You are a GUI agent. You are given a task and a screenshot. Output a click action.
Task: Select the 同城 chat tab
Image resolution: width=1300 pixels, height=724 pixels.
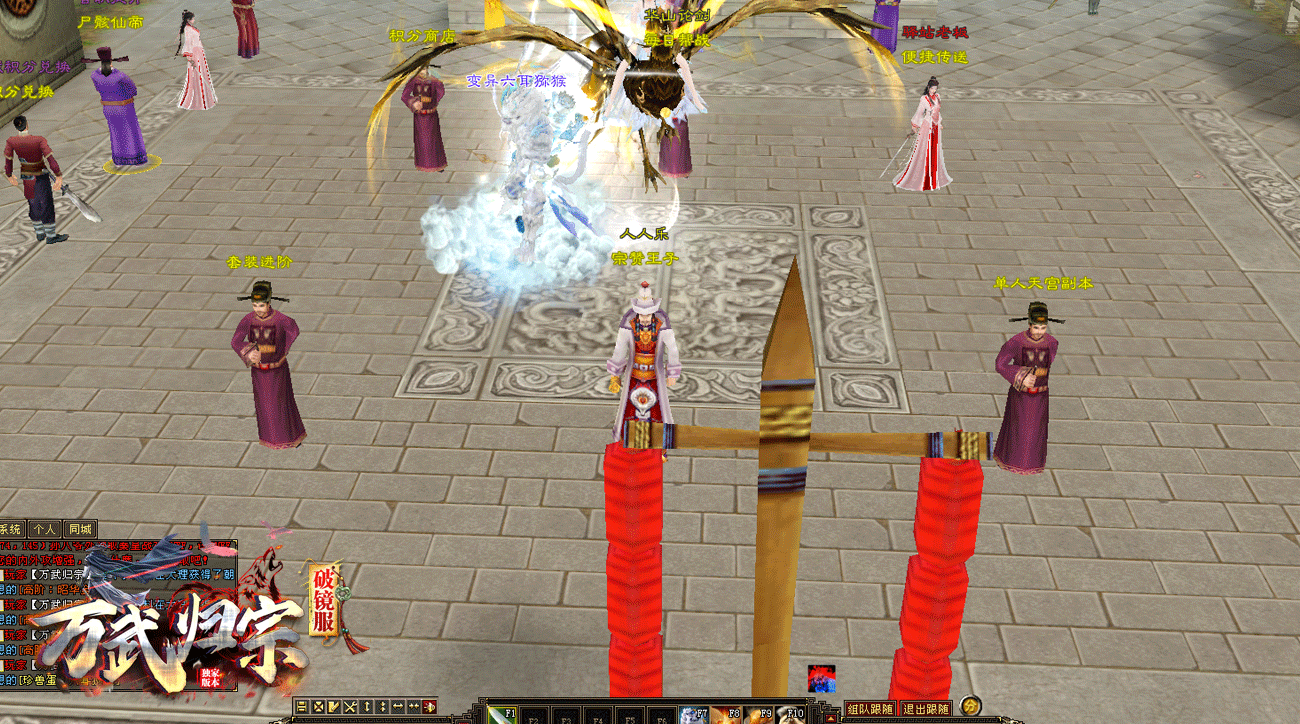coord(79,529)
